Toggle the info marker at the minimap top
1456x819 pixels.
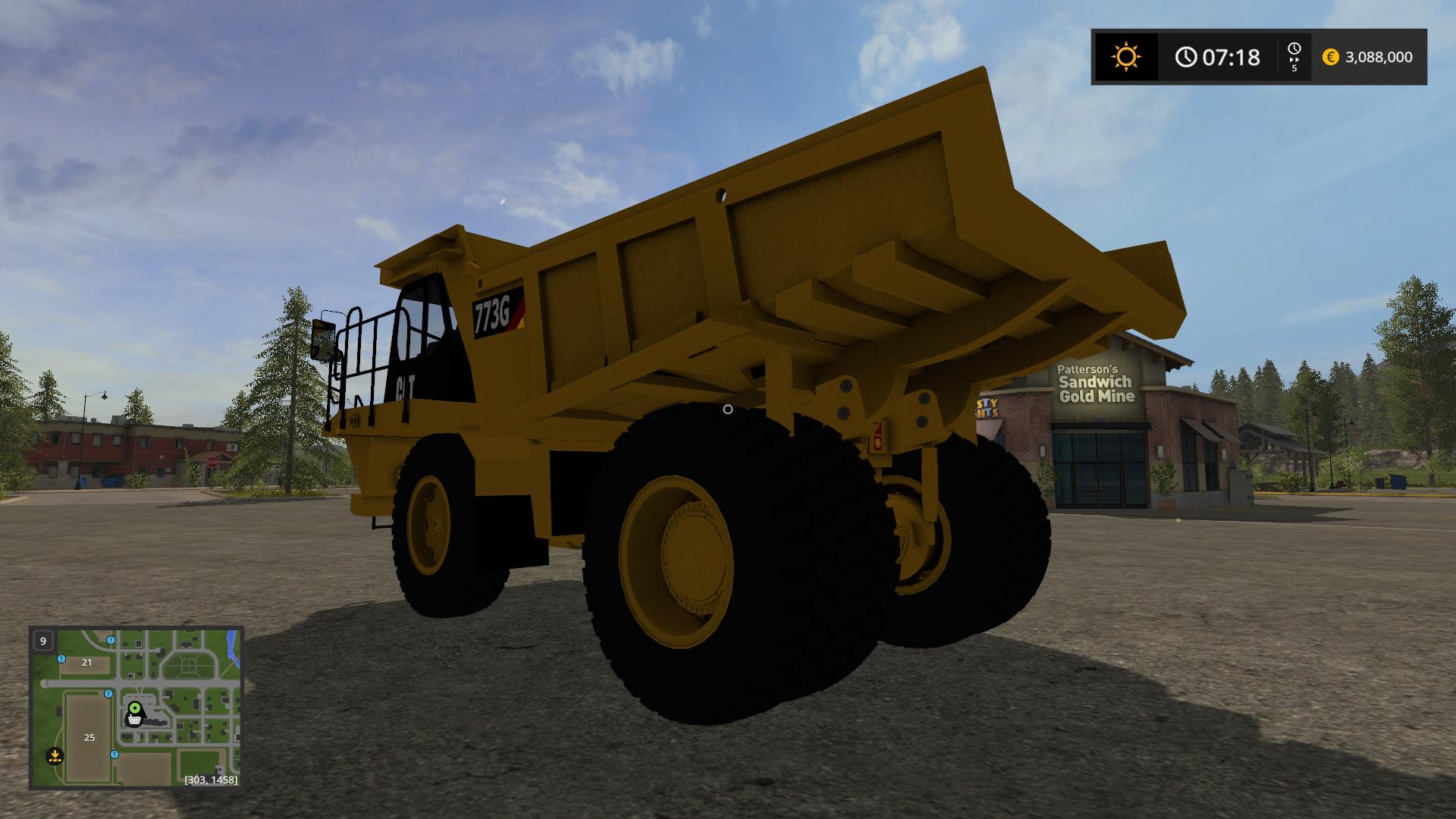click(x=110, y=640)
